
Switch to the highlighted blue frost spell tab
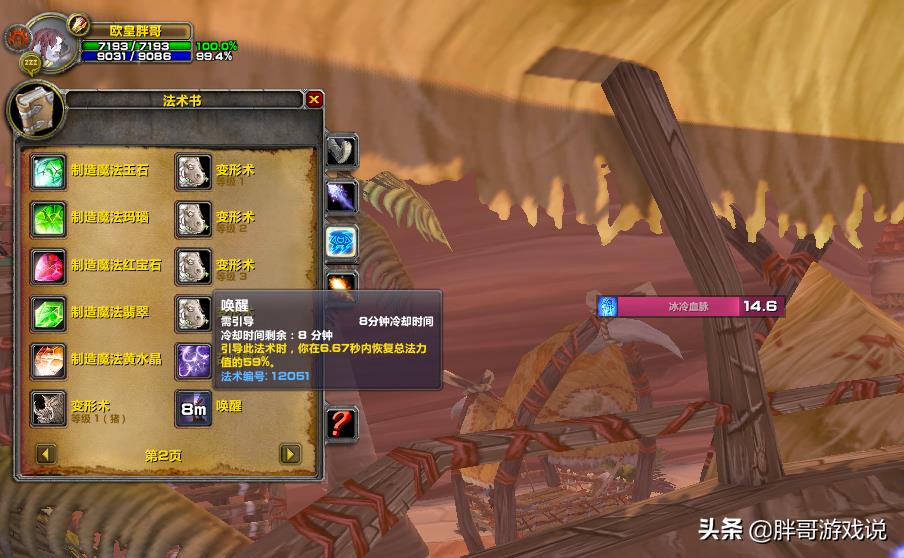point(341,242)
